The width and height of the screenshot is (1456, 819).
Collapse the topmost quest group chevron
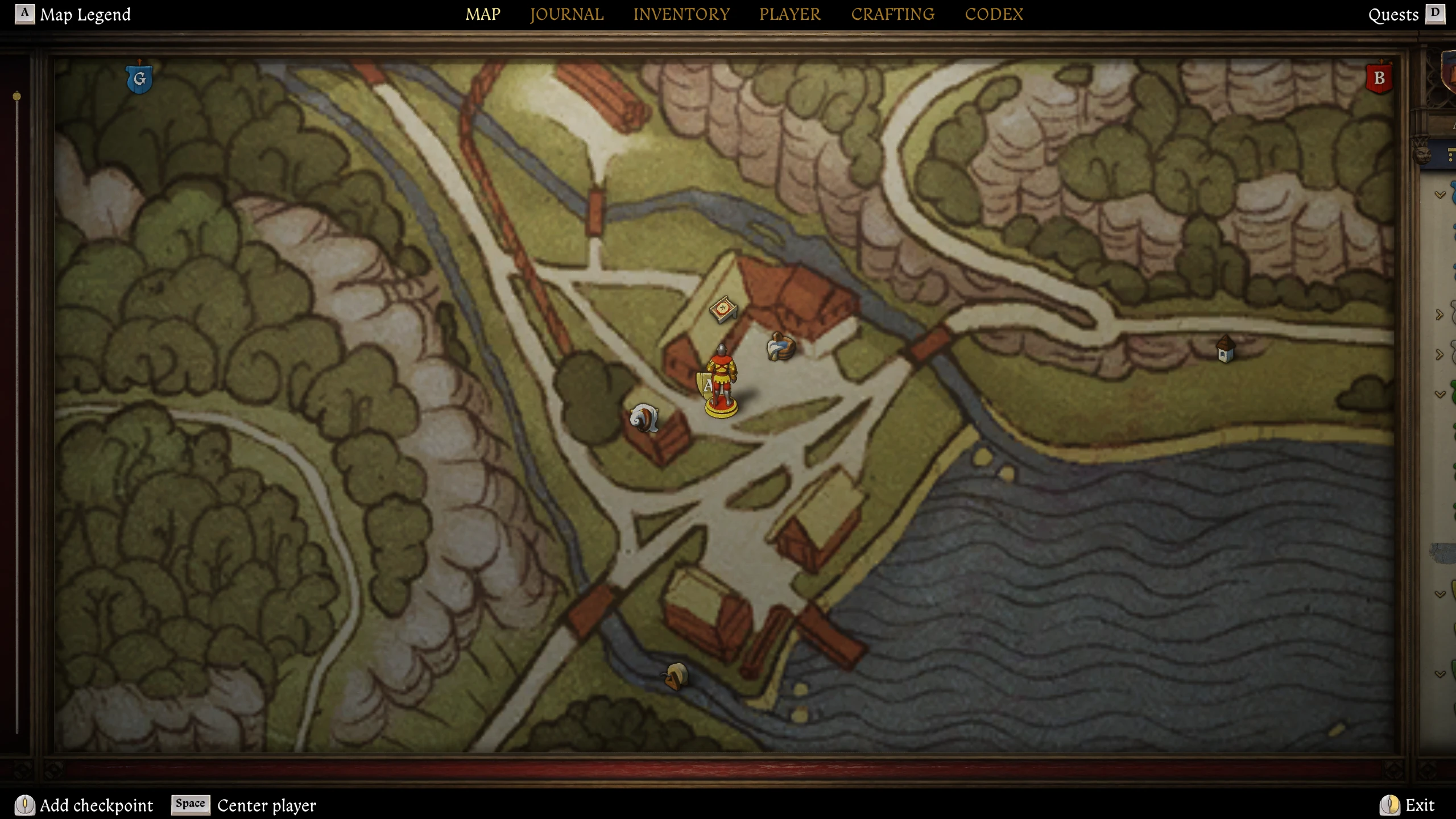[x=1441, y=193]
